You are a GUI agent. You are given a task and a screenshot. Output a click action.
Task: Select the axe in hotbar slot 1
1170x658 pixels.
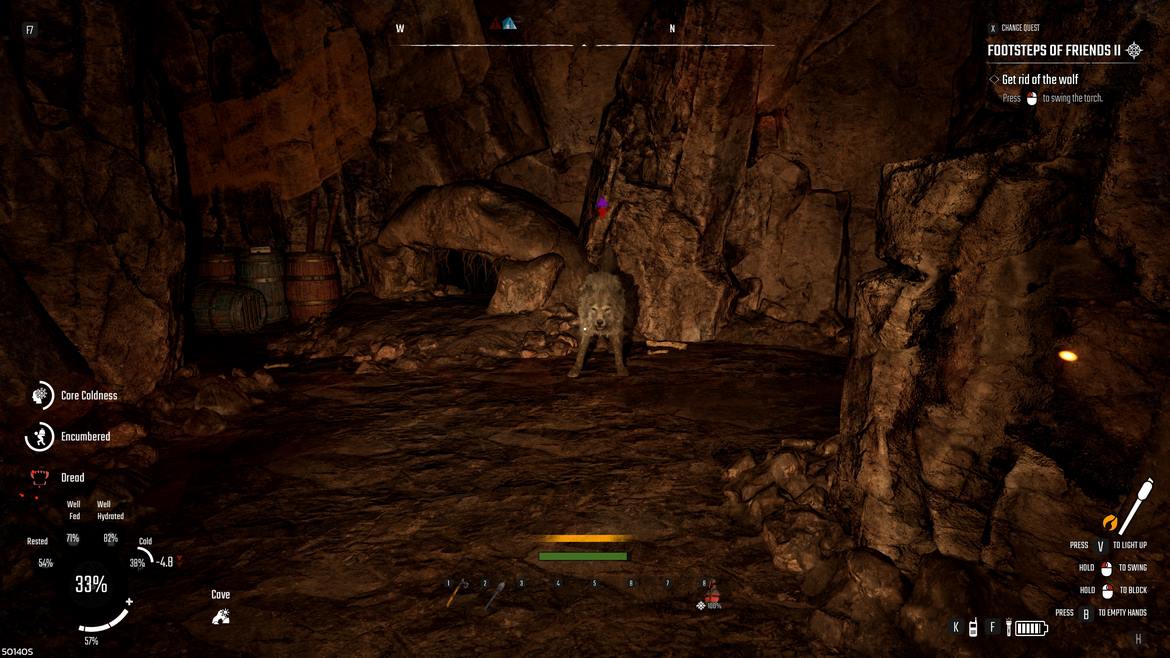458,593
